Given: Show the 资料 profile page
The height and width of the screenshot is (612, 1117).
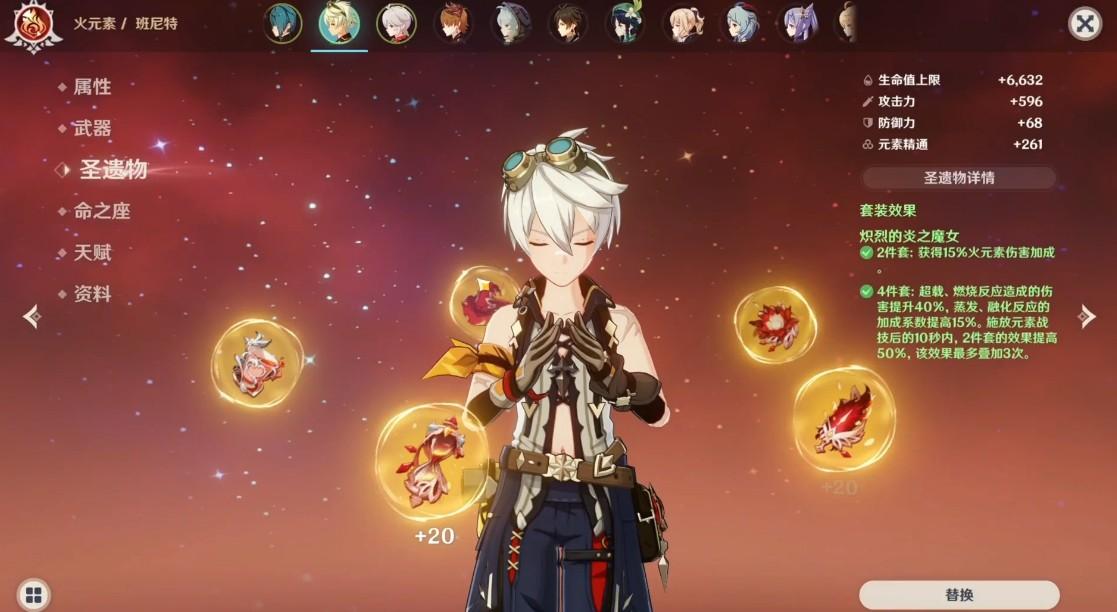Looking at the screenshot, I should pyautogui.click(x=92, y=294).
